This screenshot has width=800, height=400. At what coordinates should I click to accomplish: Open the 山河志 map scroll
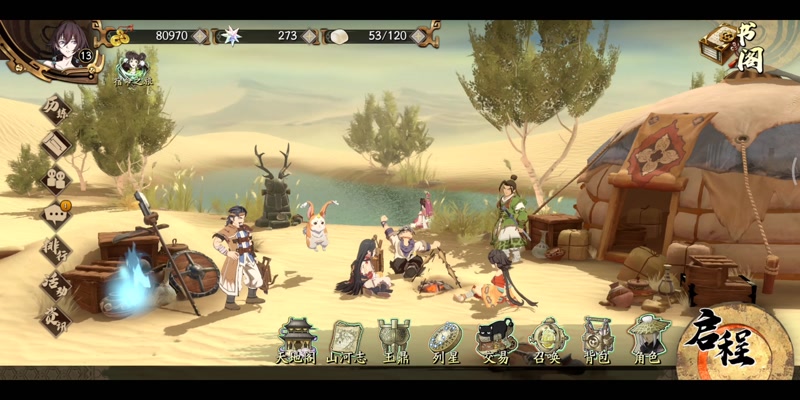(x=346, y=340)
